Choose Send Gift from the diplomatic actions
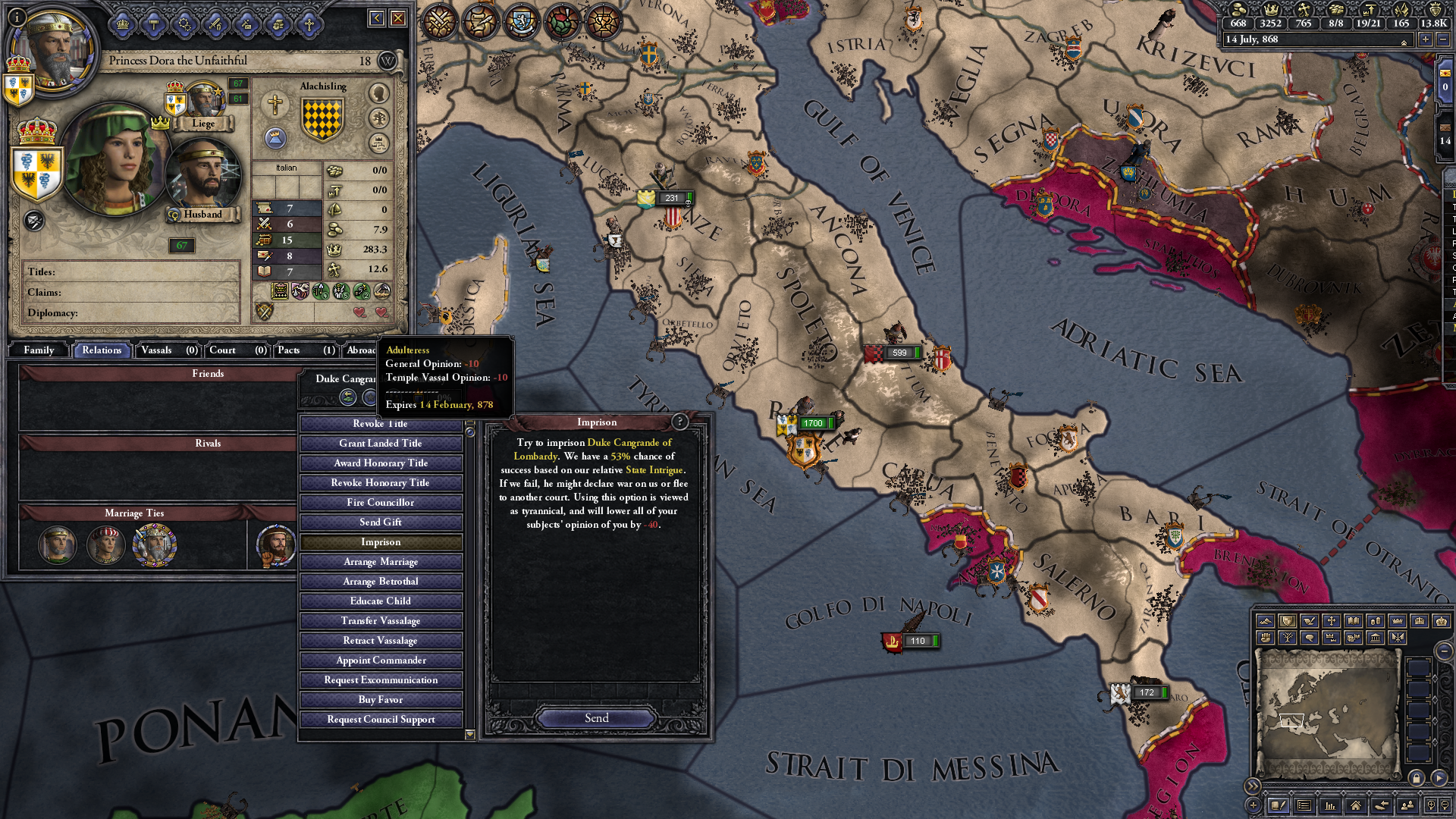Image resolution: width=1456 pixels, height=819 pixels. (x=381, y=522)
